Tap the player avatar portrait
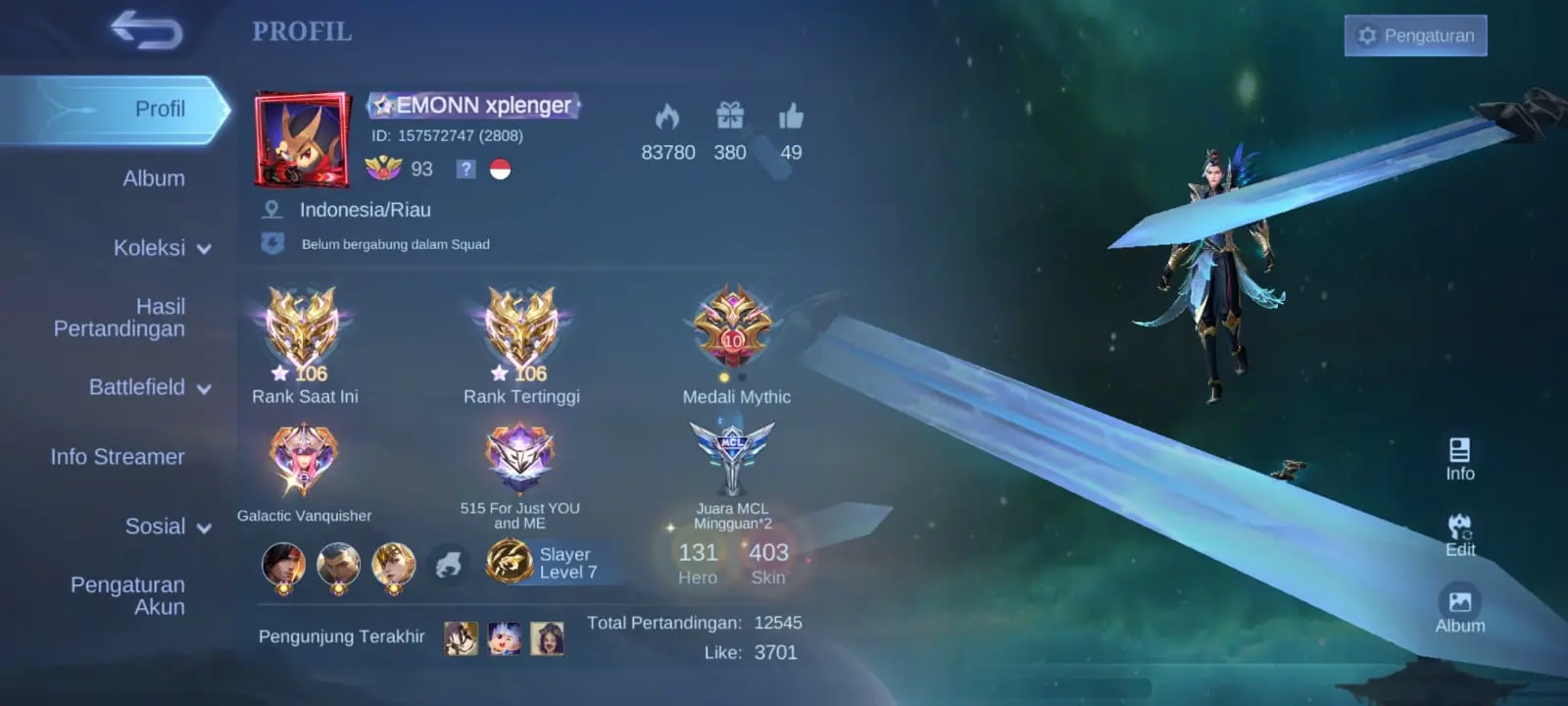1568x706 pixels. [303, 139]
